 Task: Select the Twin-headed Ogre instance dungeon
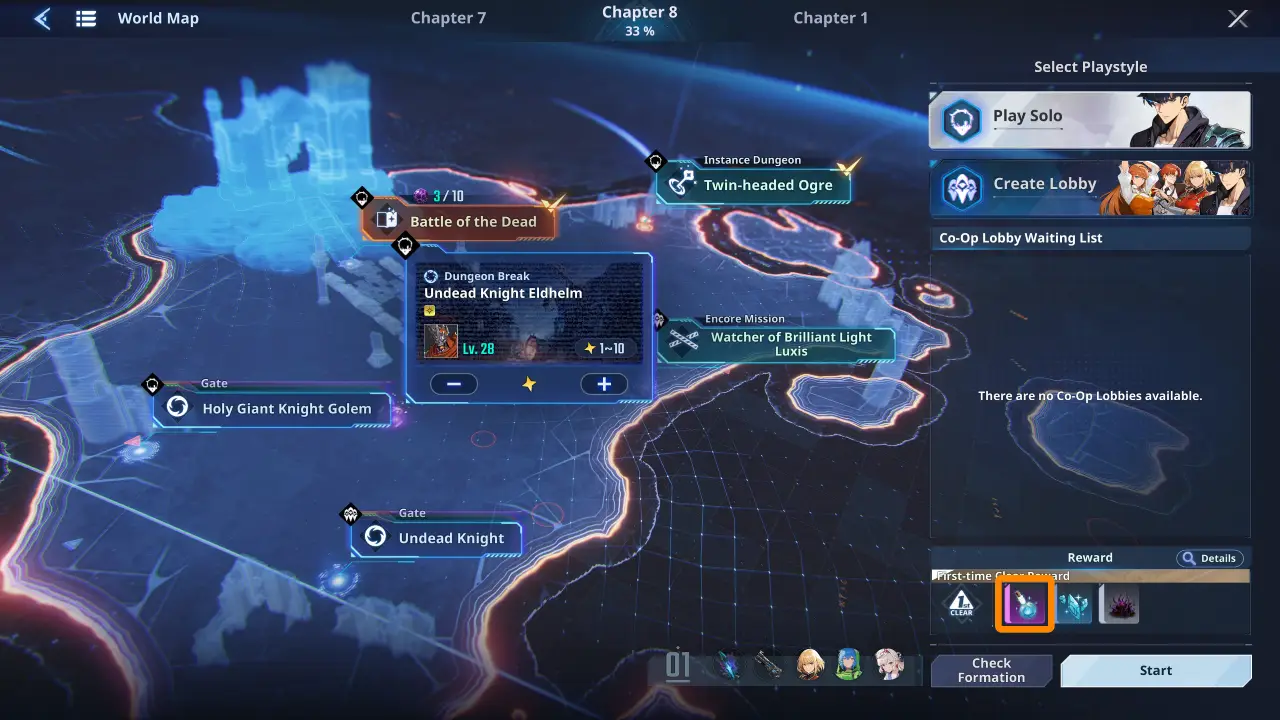756,185
